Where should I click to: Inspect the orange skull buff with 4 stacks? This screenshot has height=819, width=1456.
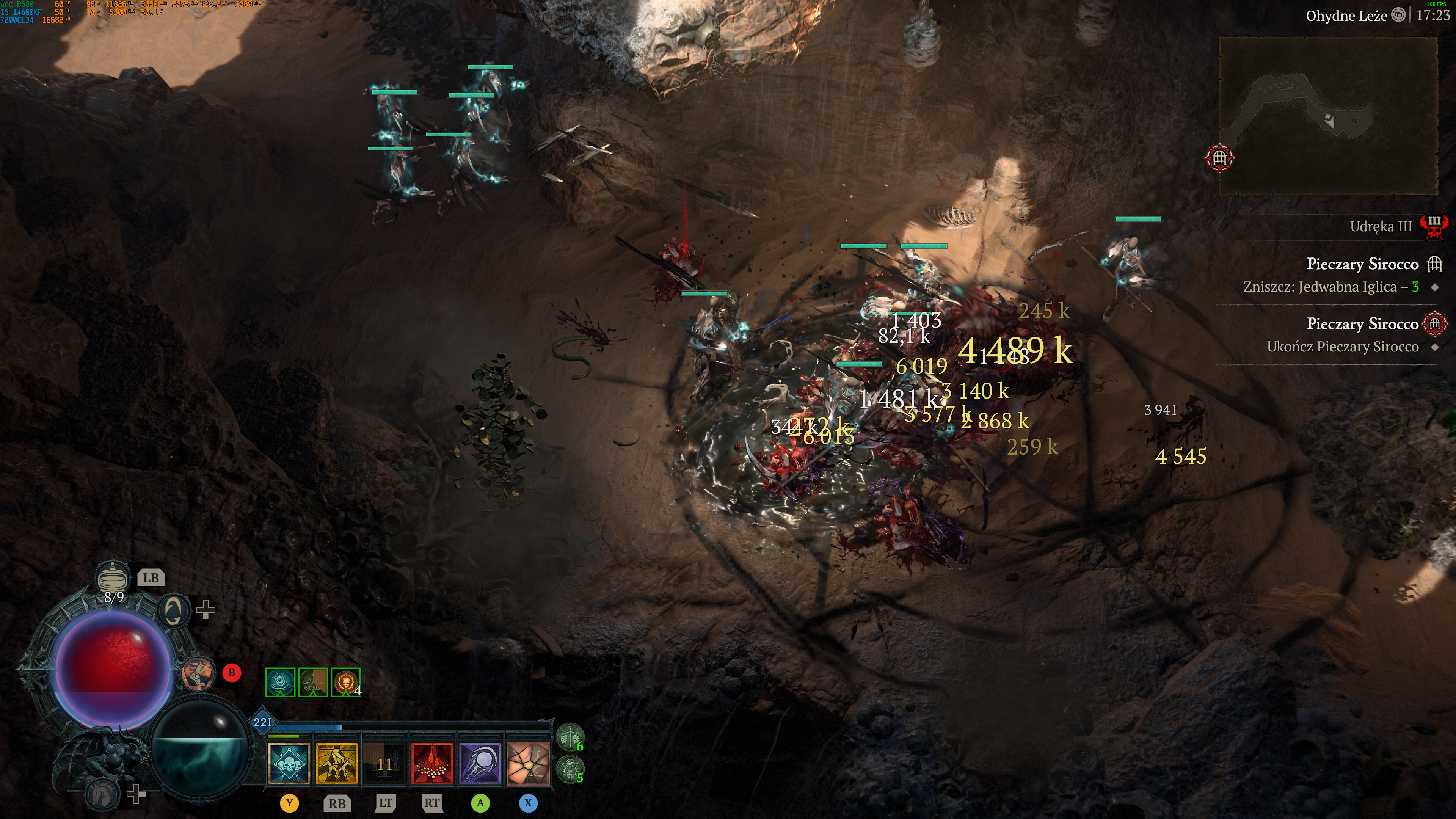coord(345,682)
